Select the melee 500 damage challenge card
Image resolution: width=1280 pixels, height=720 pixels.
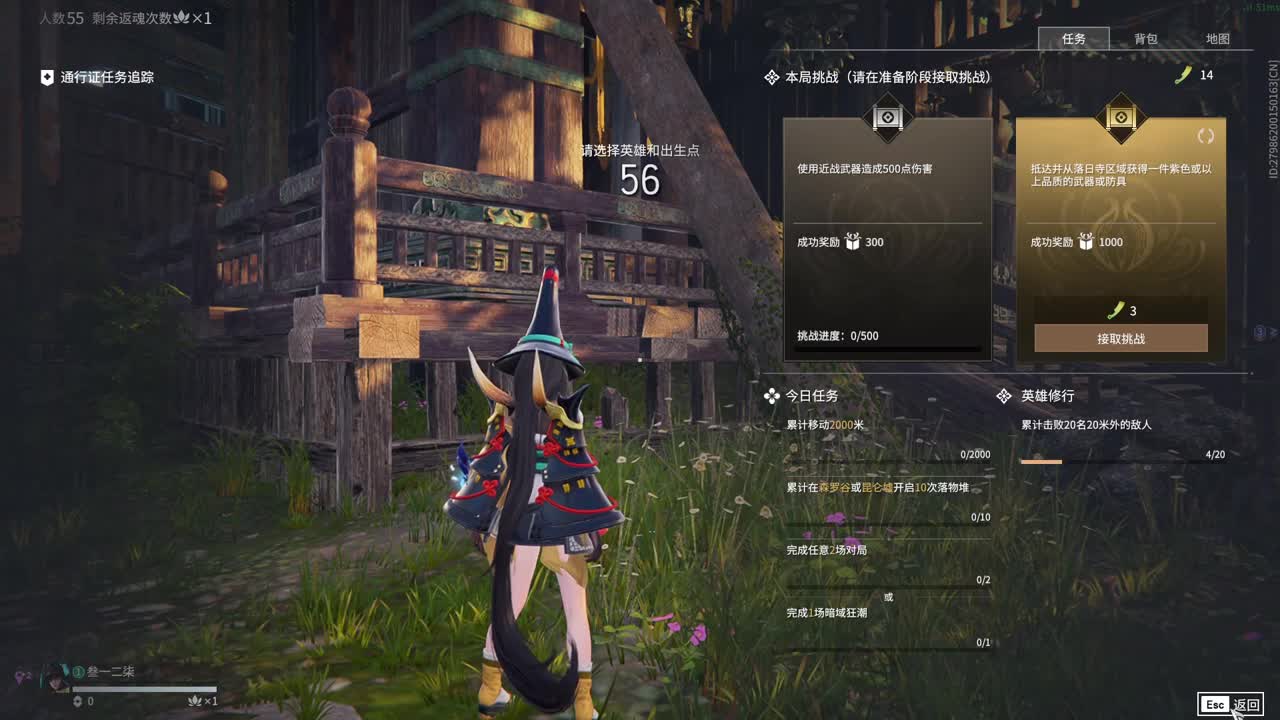point(887,240)
